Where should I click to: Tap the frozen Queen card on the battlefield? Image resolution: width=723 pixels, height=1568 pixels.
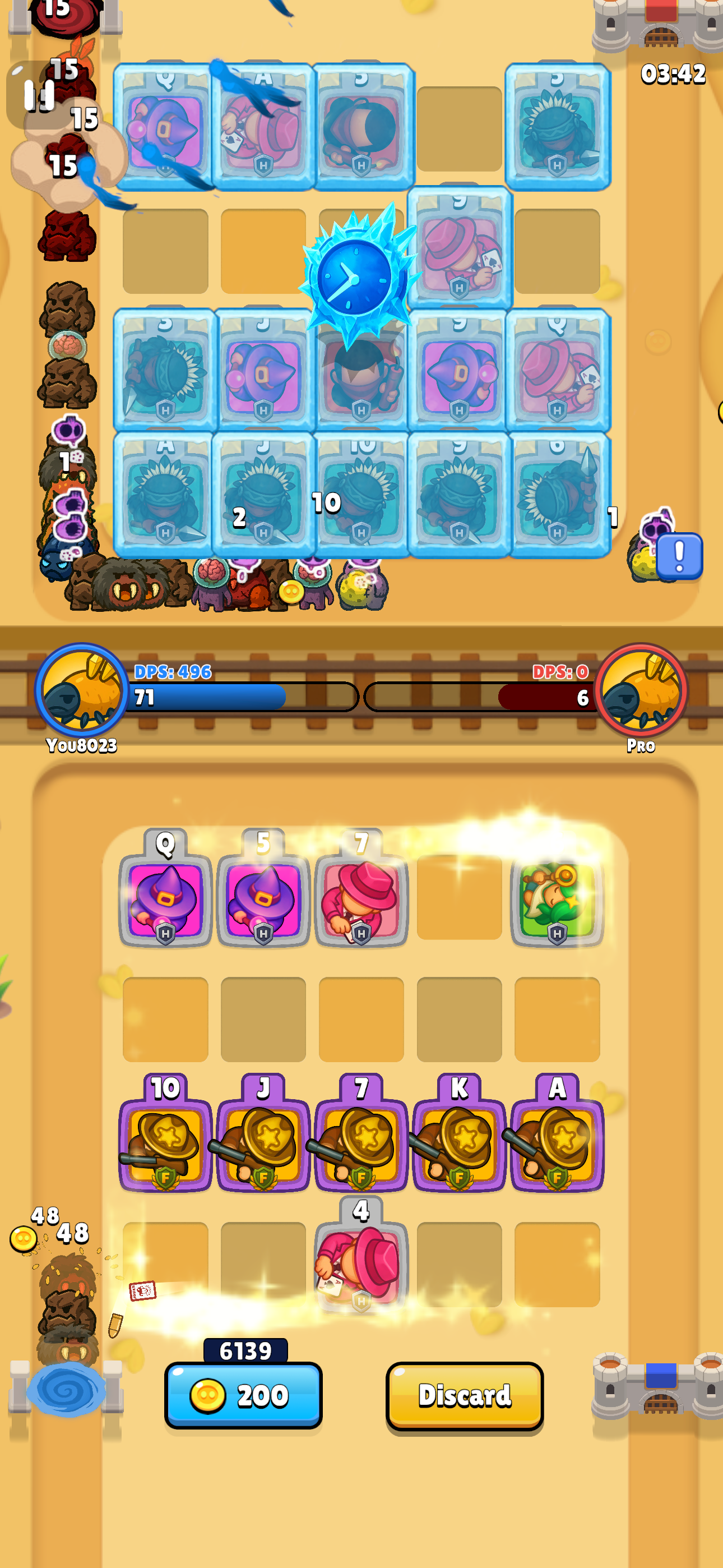[x=164, y=128]
